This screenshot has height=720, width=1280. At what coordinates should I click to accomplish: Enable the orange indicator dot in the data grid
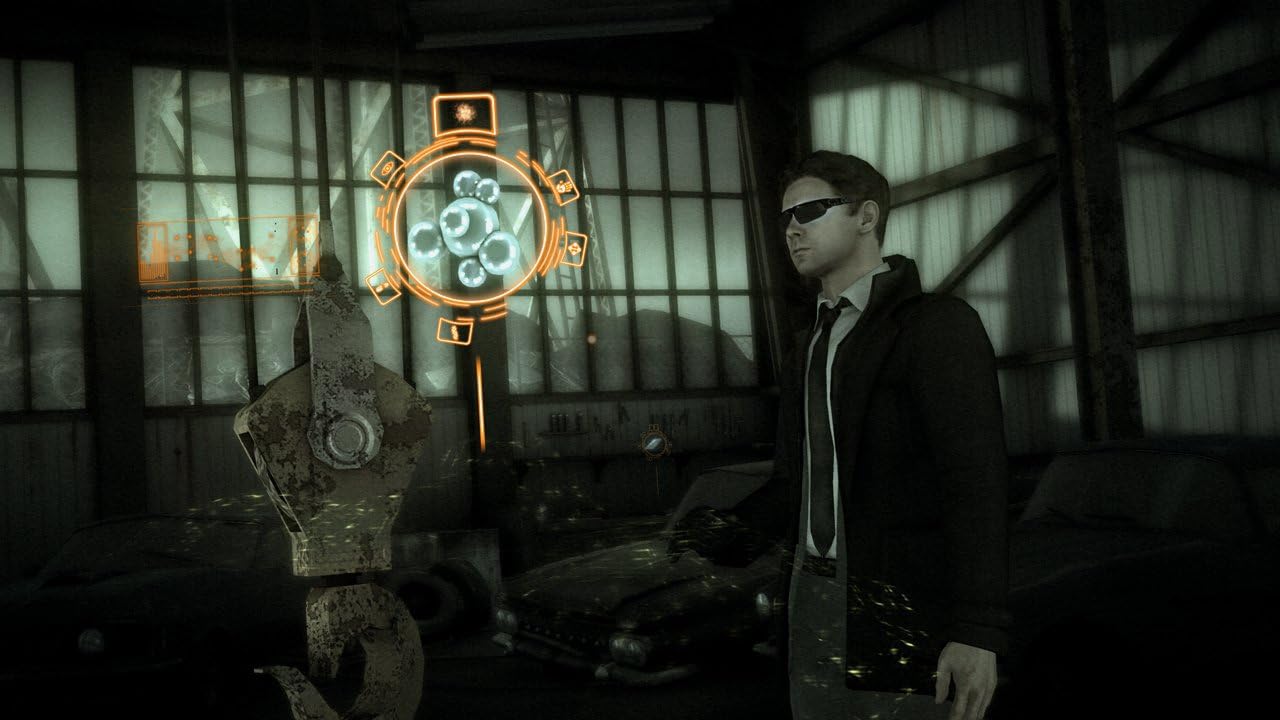190,237
